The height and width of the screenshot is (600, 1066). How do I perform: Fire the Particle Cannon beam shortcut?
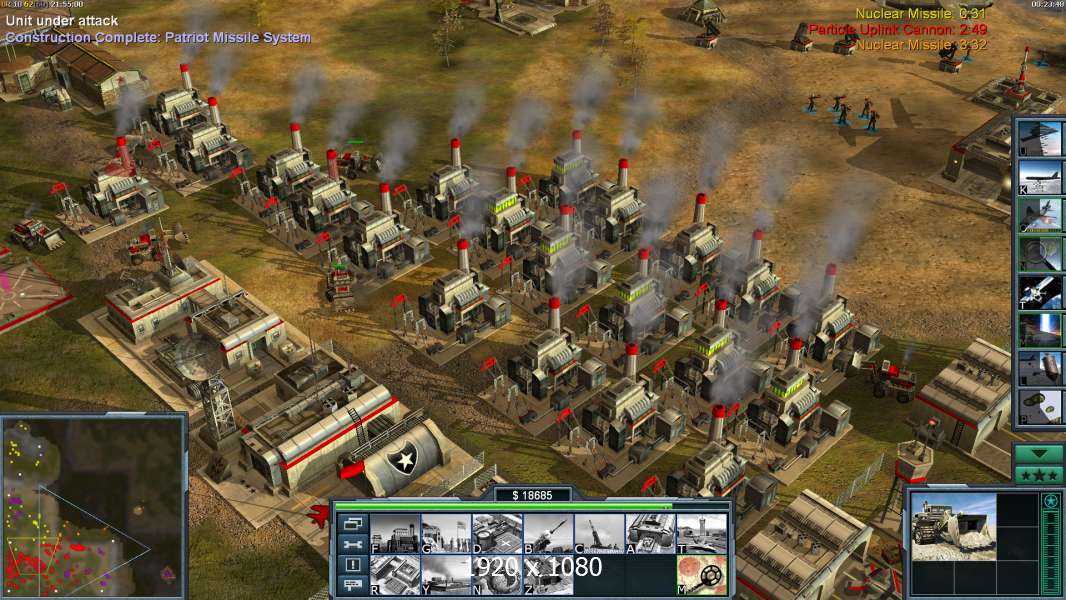click(x=1040, y=329)
